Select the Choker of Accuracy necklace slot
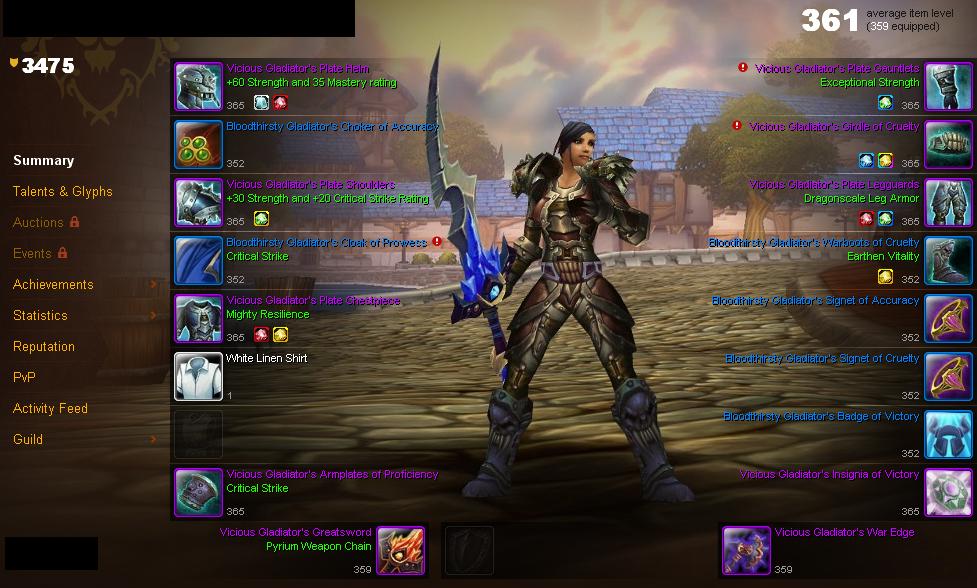Screen dimensions: 977x588 pyautogui.click(x=198, y=145)
